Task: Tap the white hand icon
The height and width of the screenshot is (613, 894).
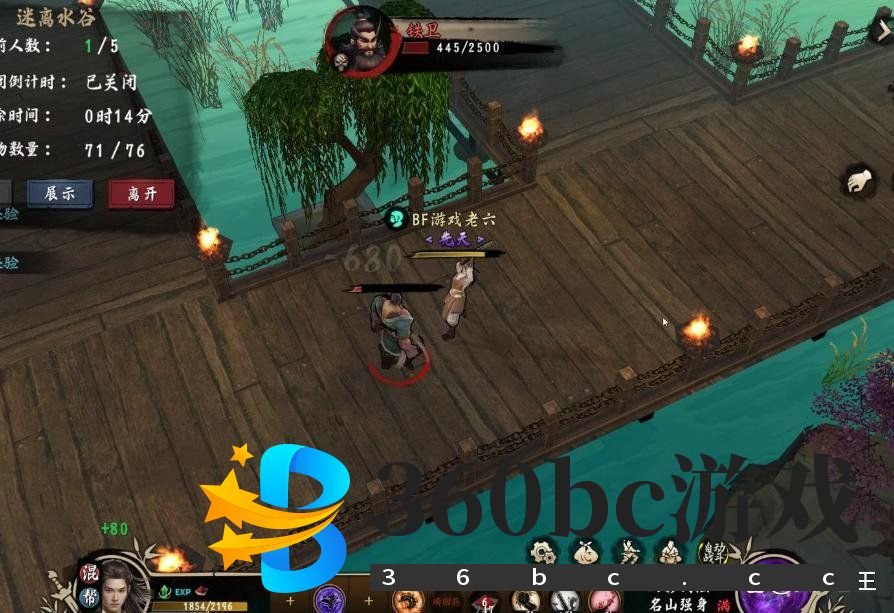Action: pyautogui.click(x=858, y=182)
